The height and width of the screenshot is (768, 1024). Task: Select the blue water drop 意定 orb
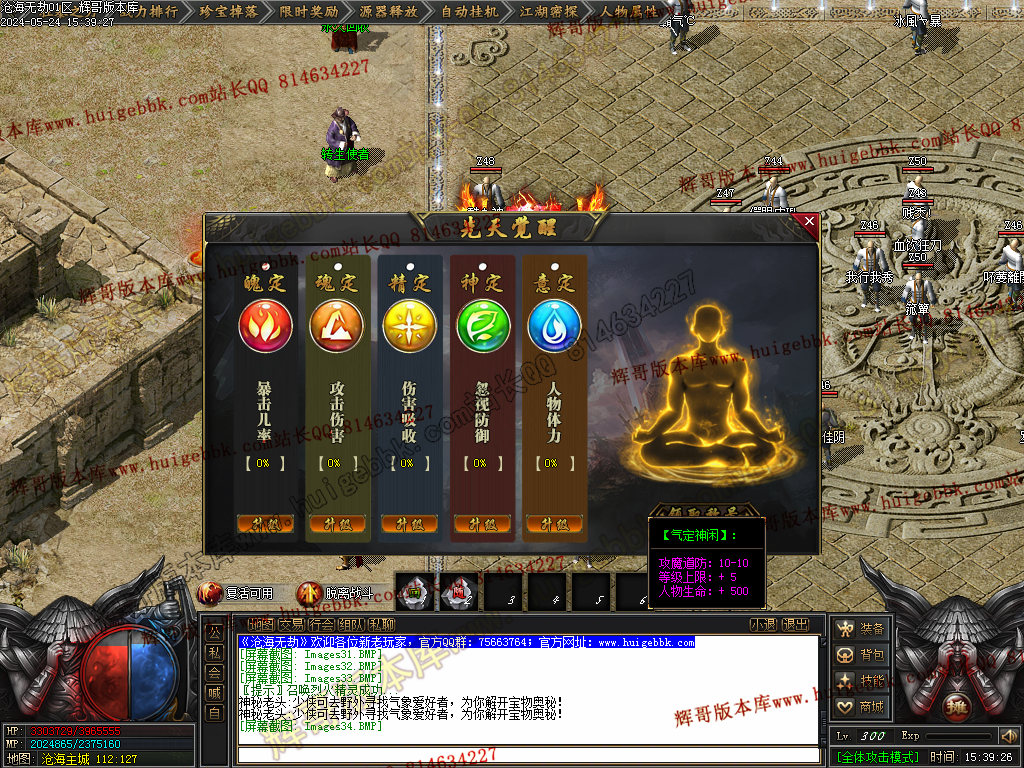click(555, 327)
